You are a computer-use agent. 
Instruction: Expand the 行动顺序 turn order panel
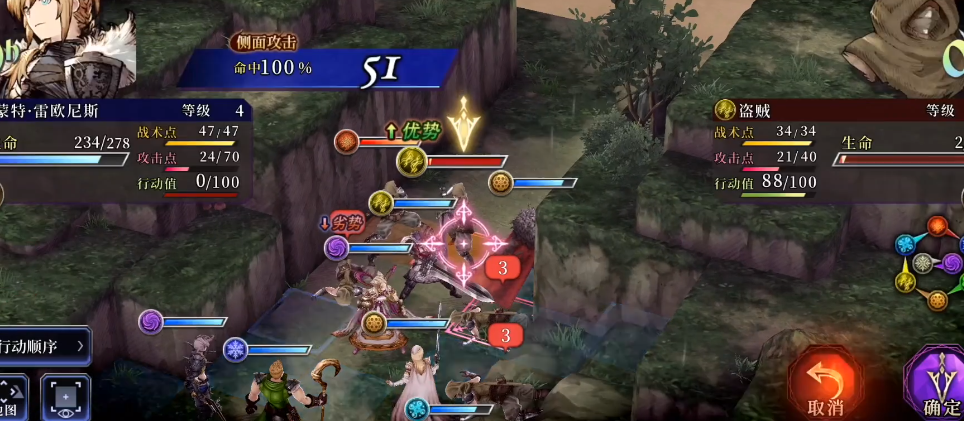44,346
